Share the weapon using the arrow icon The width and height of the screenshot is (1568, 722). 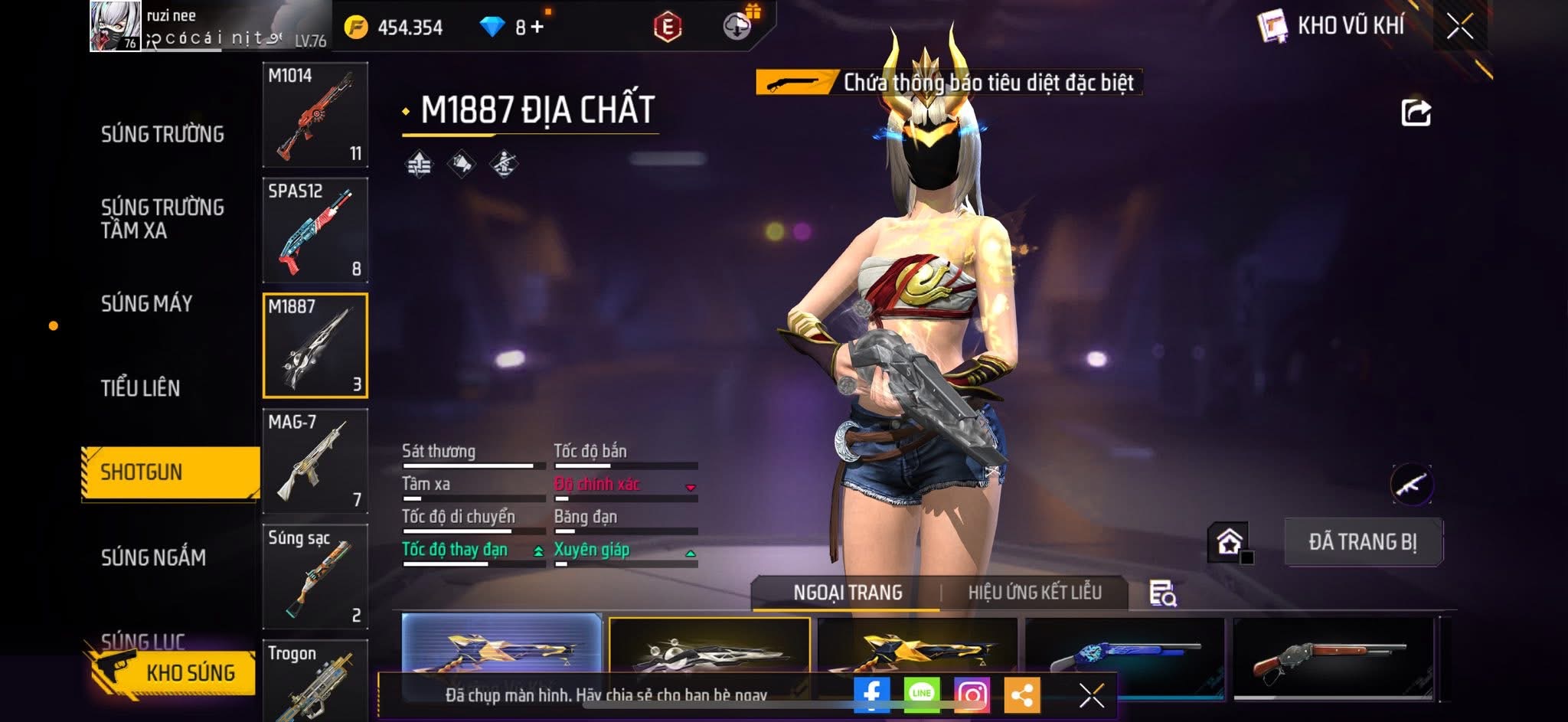pos(1416,113)
